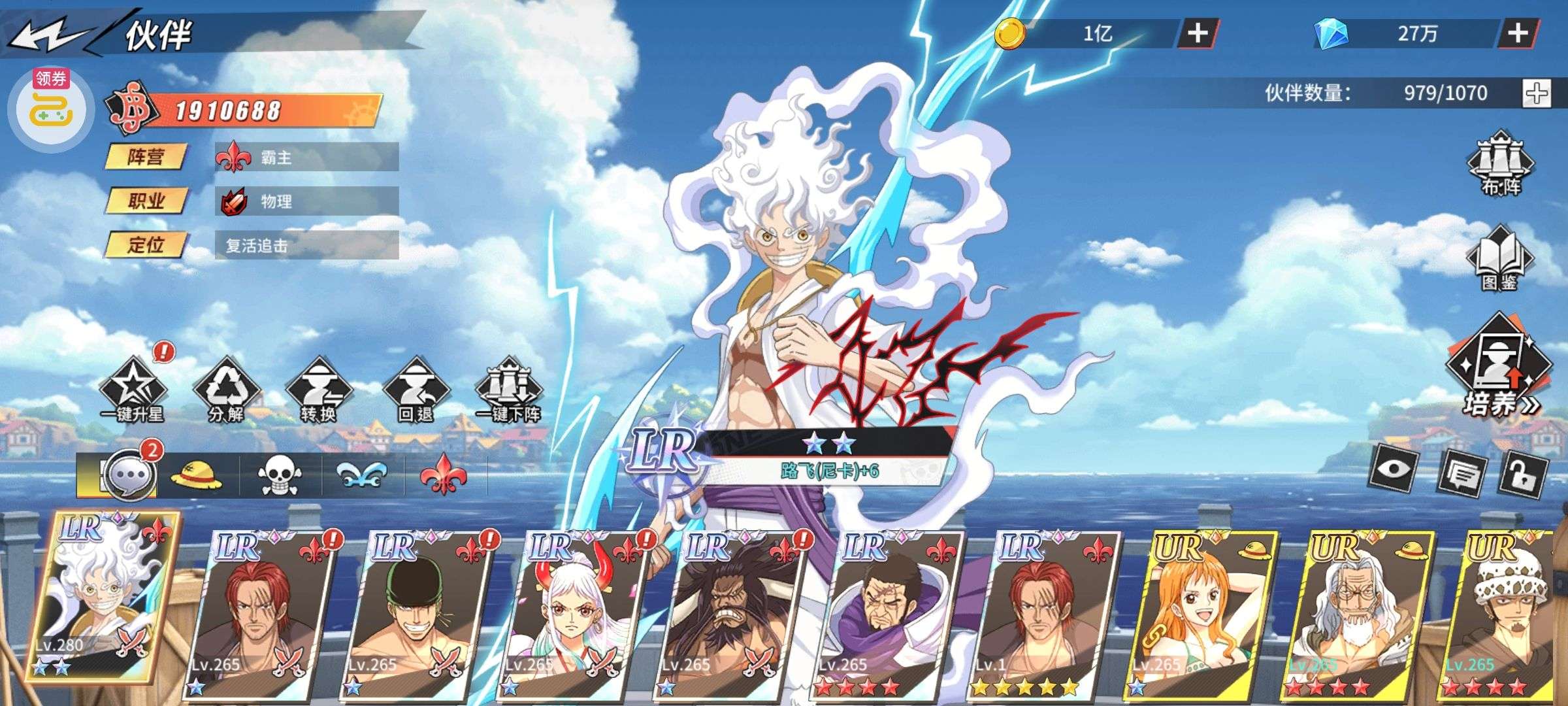Image resolution: width=1568 pixels, height=706 pixels.
Task: Open the 布阵 formation screen
Action: pos(1501,163)
